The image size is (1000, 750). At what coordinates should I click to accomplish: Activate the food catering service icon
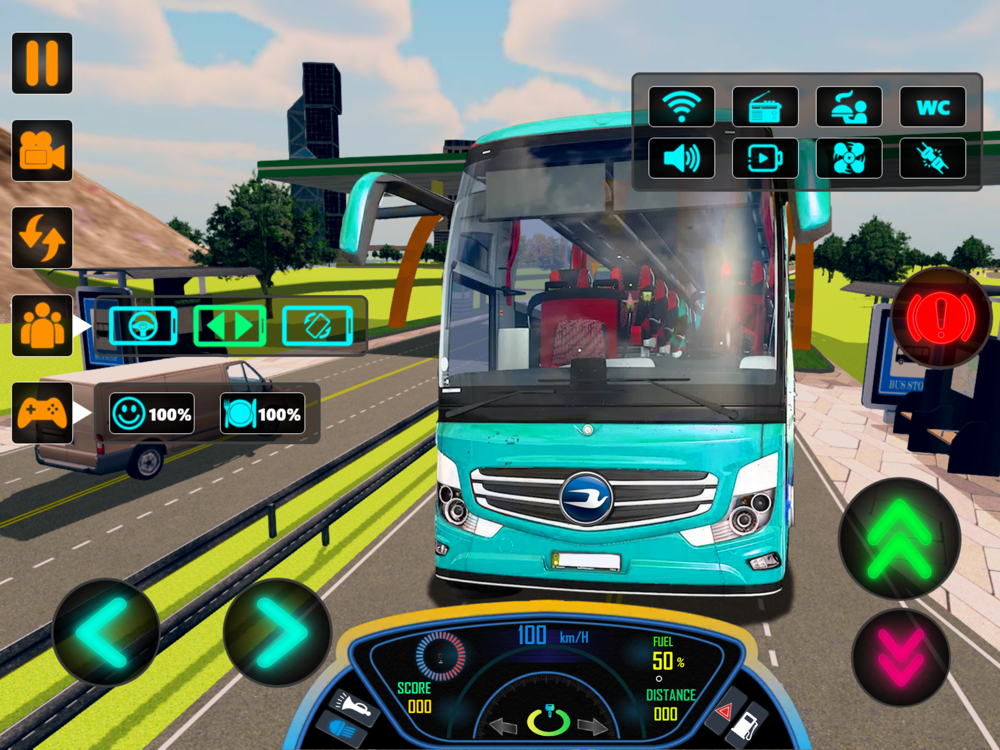click(x=849, y=107)
